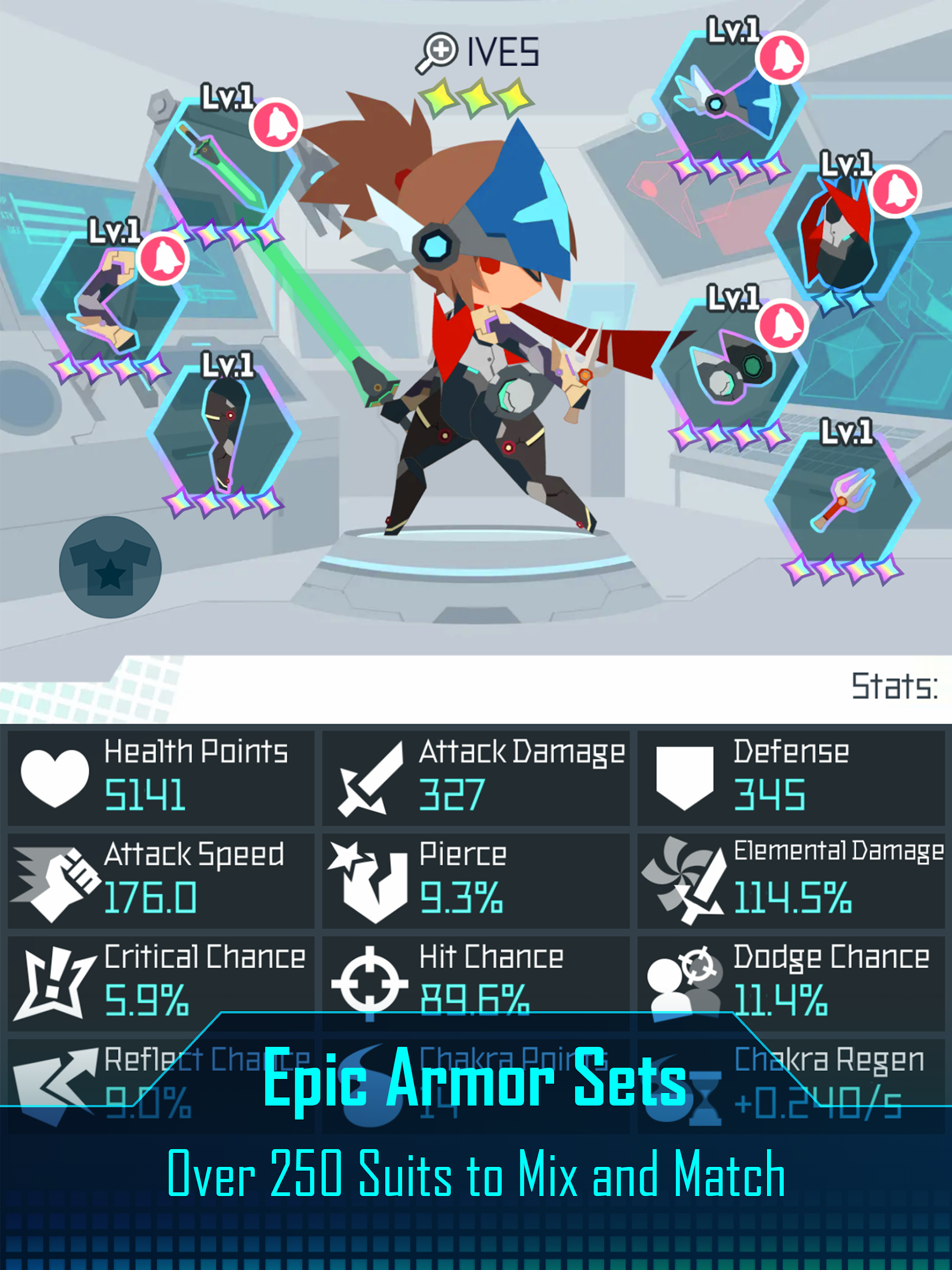This screenshot has width=952, height=1270.
Task: Tap the bell notification on helmet slot
Action: [x=781, y=58]
